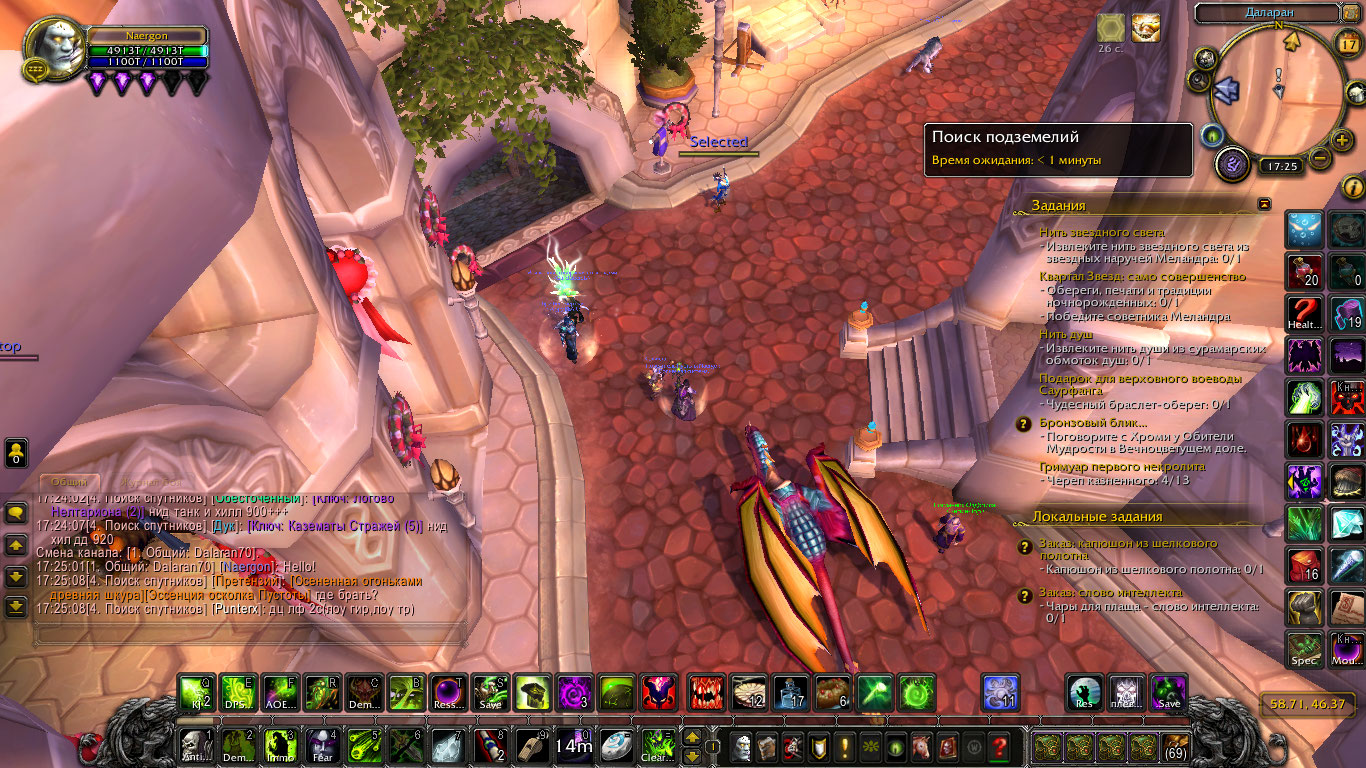The width and height of the screenshot is (1366, 768).
Task: Use the Fear ability on action bar
Action: pyautogui.click(x=321, y=746)
